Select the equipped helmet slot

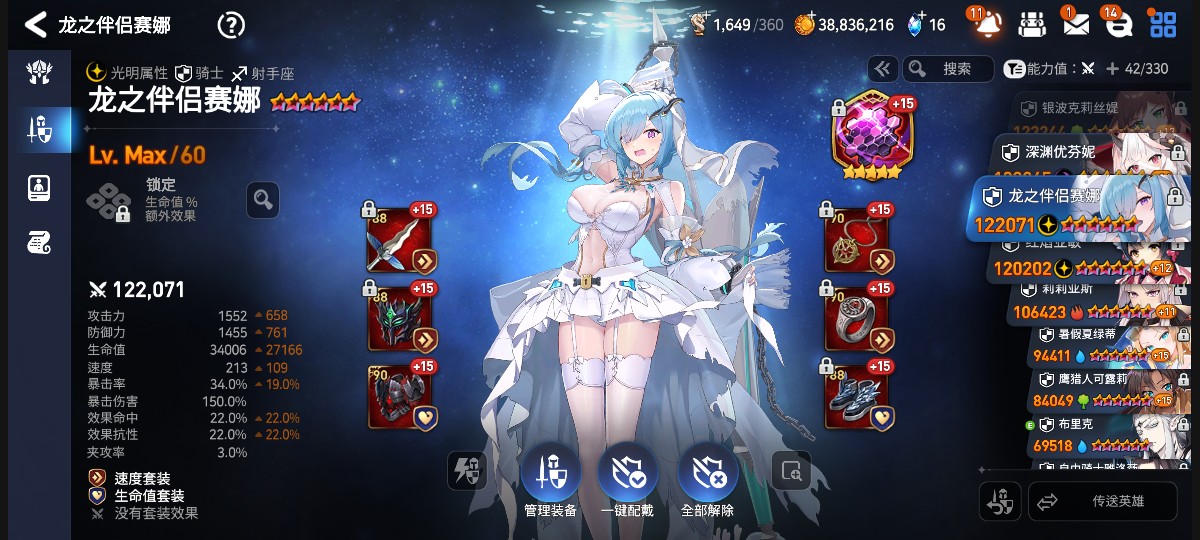tap(400, 319)
